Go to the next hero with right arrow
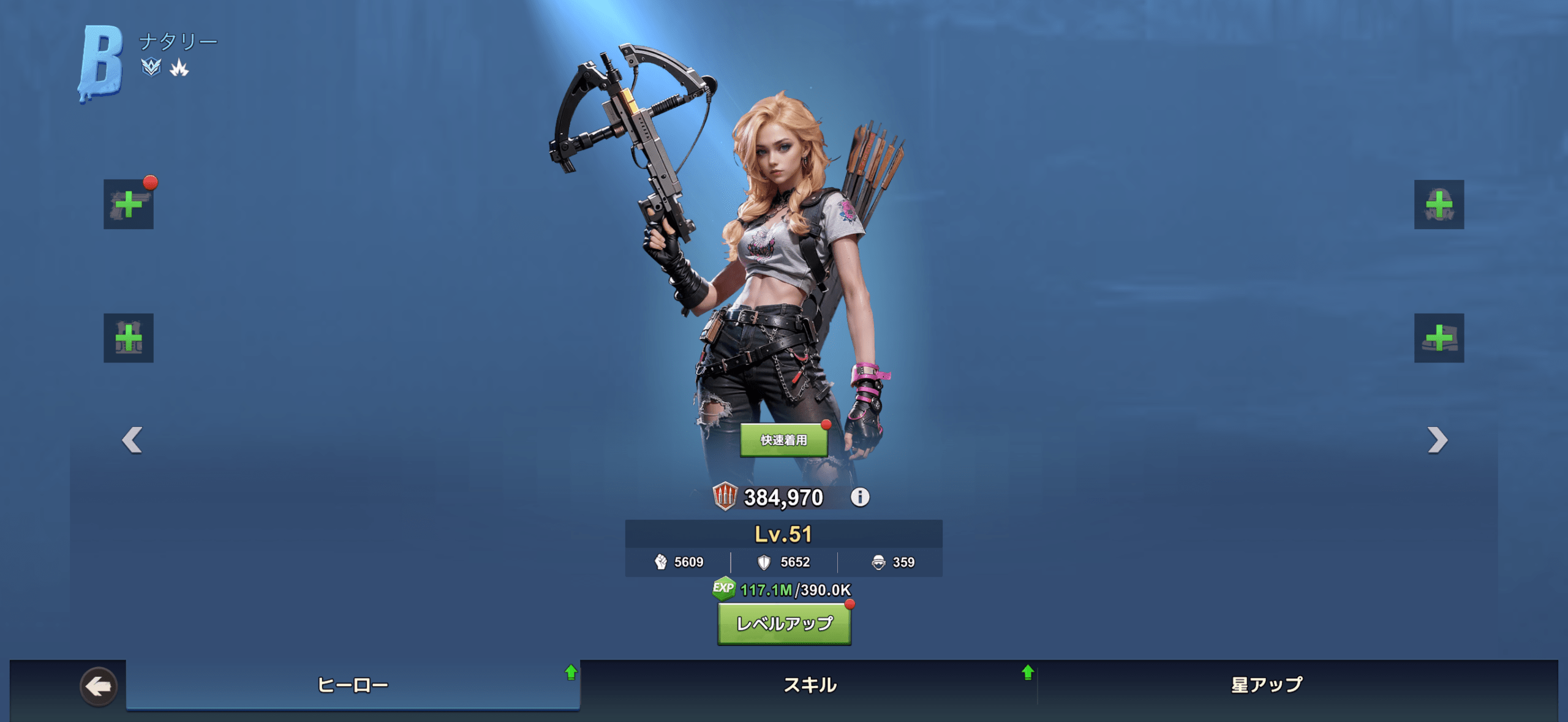The image size is (1568, 722). [x=1437, y=440]
